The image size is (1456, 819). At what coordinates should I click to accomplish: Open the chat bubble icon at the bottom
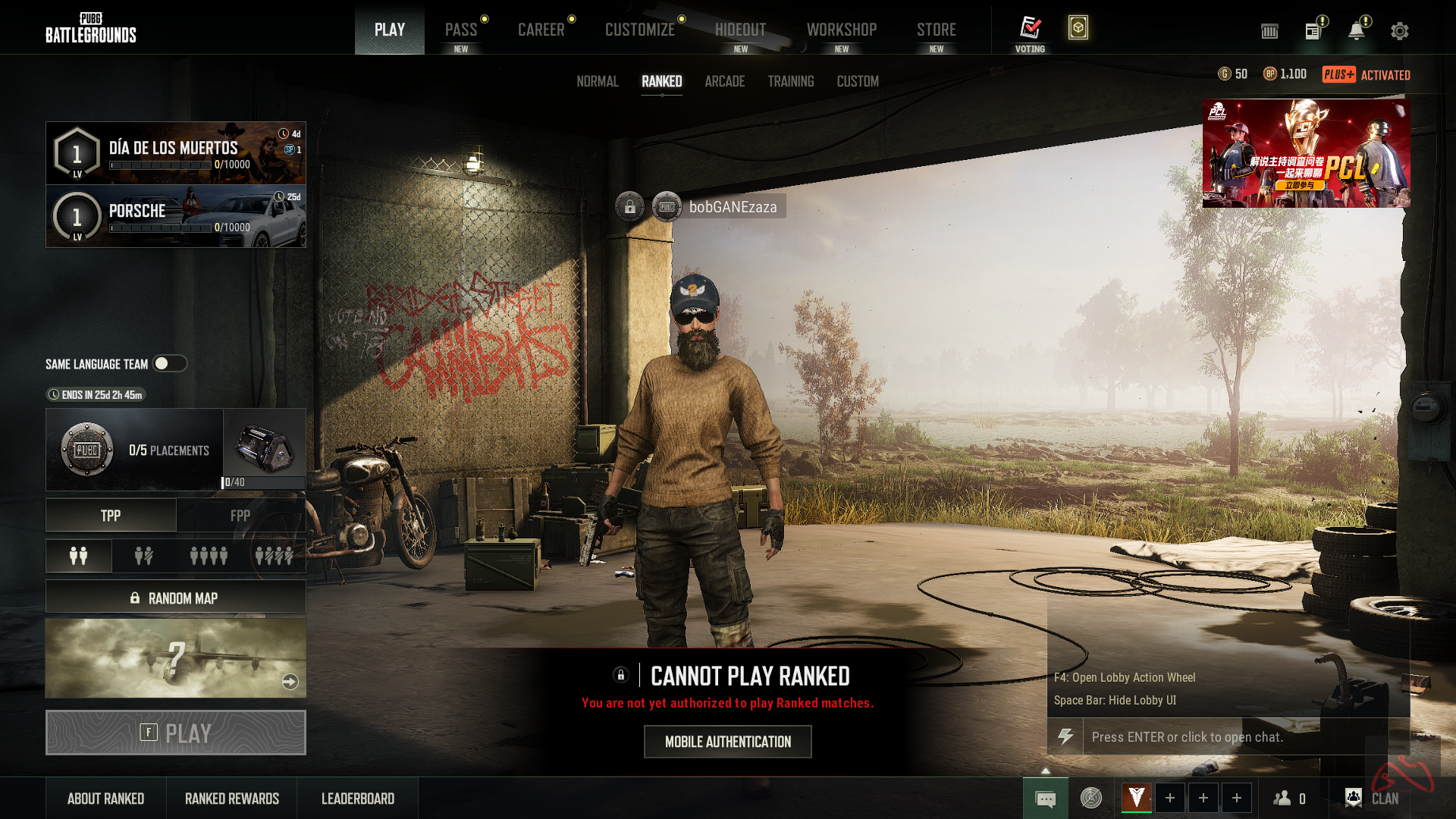[x=1046, y=798]
